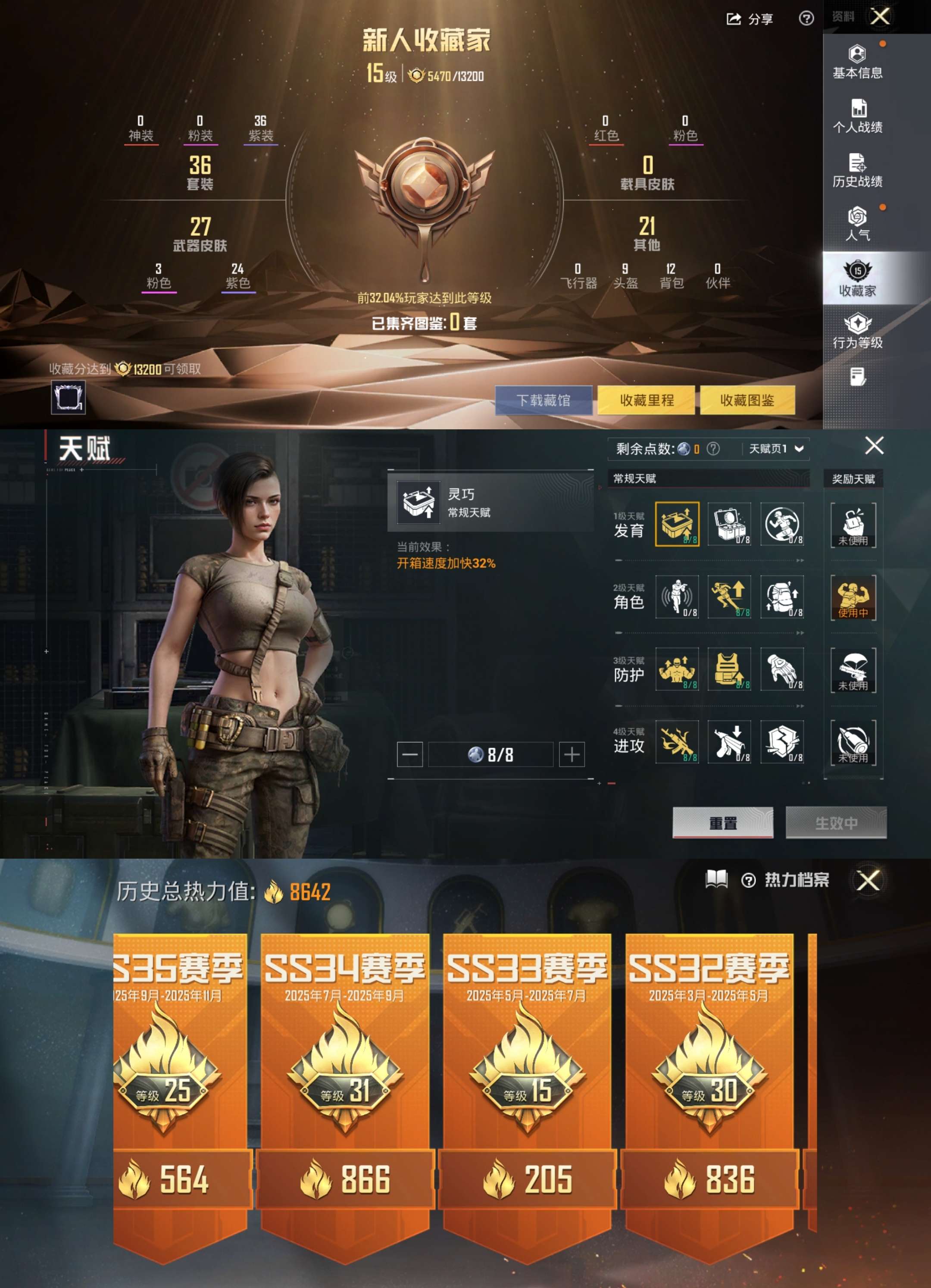The image size is (931, 1288).
Task: Select the SS32赛季 season banner
Action: coord(709,1079)
